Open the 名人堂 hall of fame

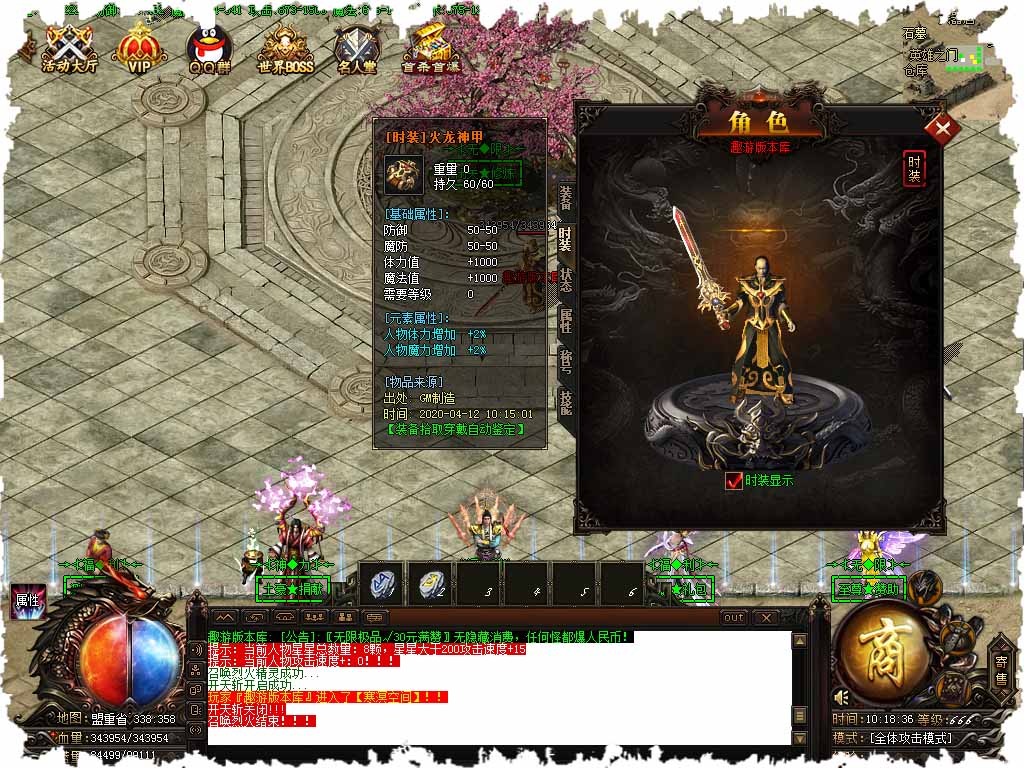(x=357, y=49)
